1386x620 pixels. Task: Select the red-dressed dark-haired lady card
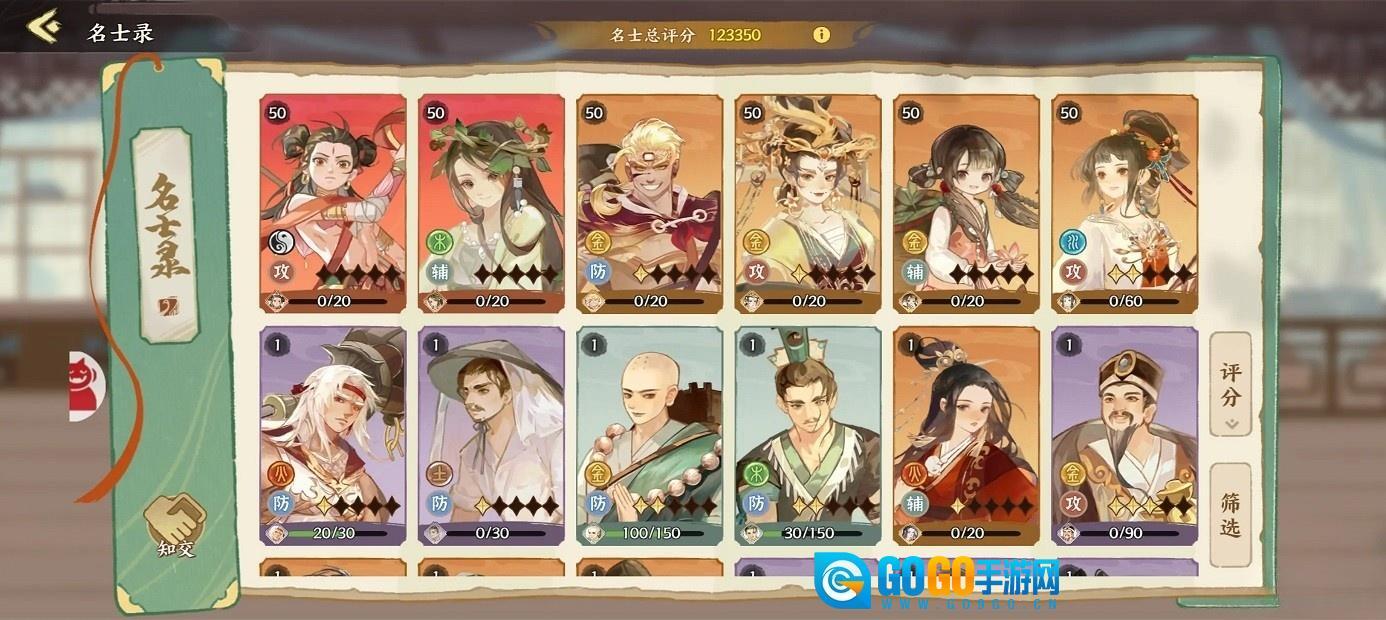coord(966,436)
